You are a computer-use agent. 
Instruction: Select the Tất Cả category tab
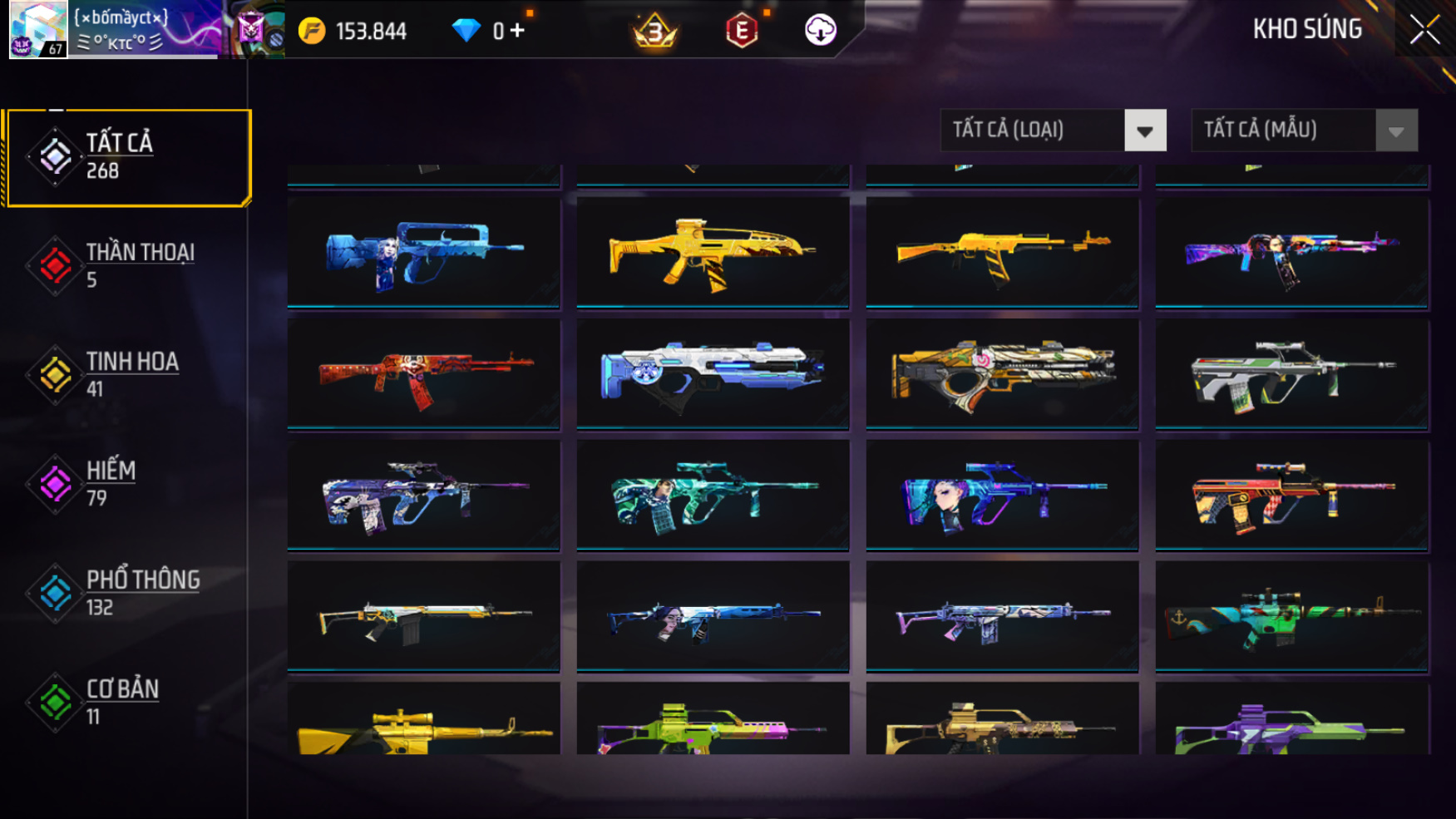coord(127,156)
